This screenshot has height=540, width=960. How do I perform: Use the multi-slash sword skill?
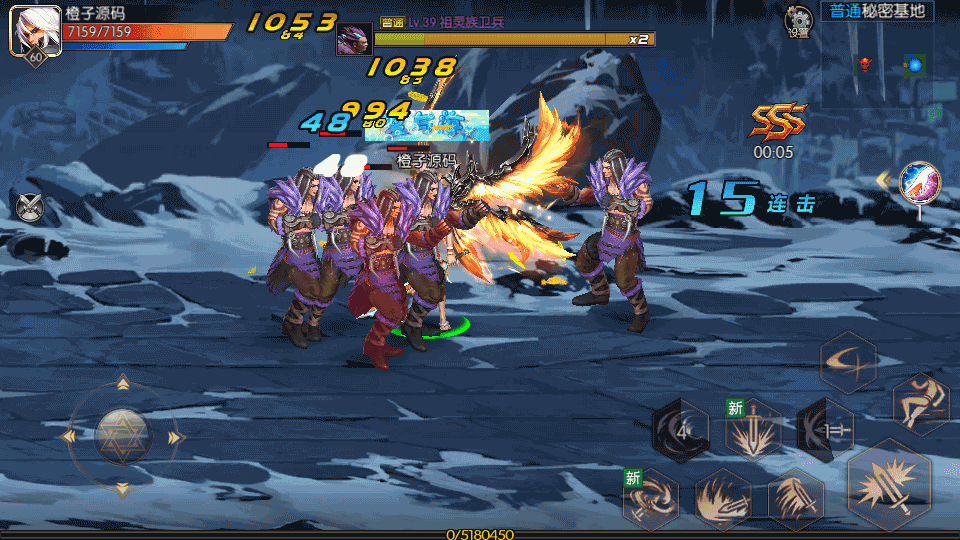point(796,498)
